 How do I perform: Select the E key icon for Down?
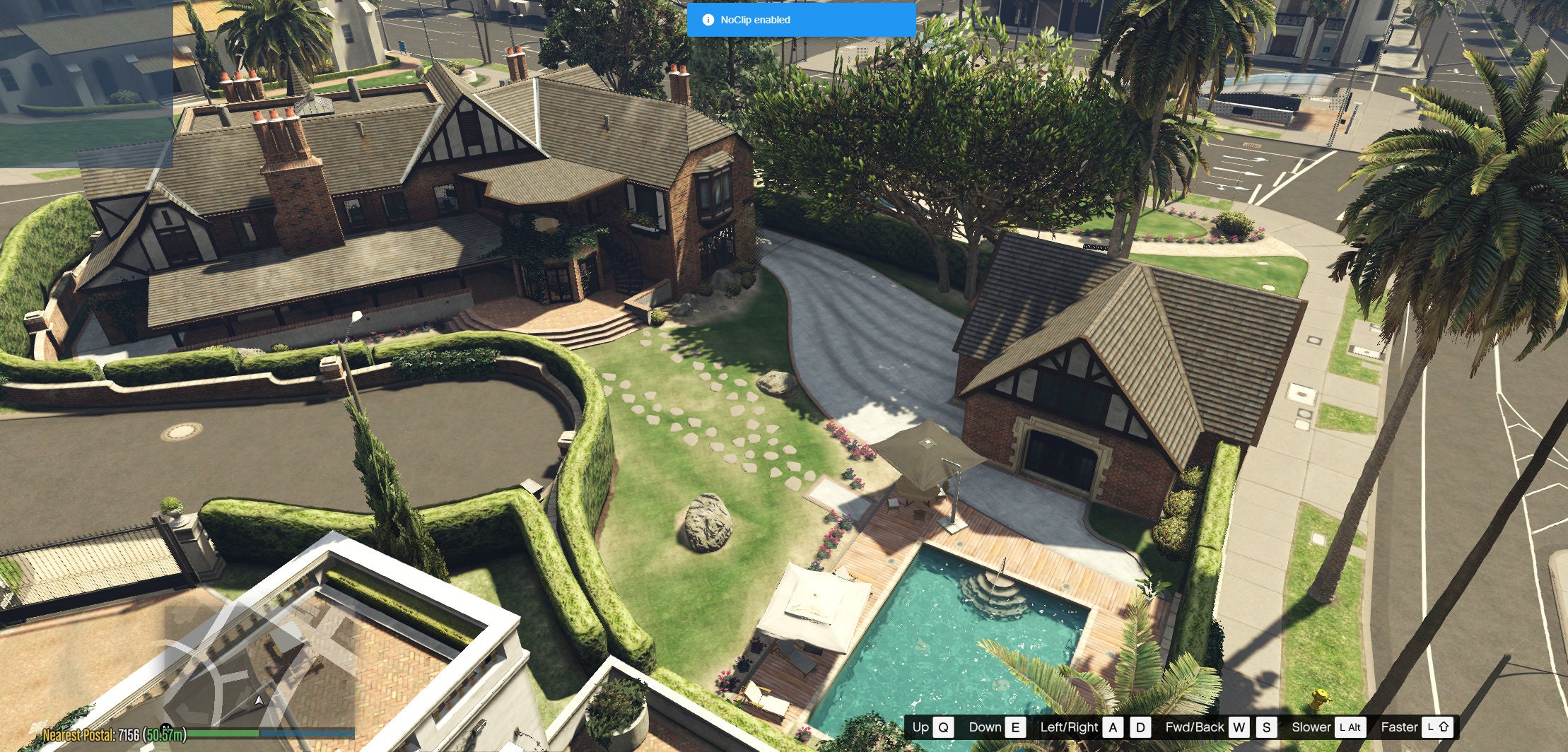pos(1016,727)
